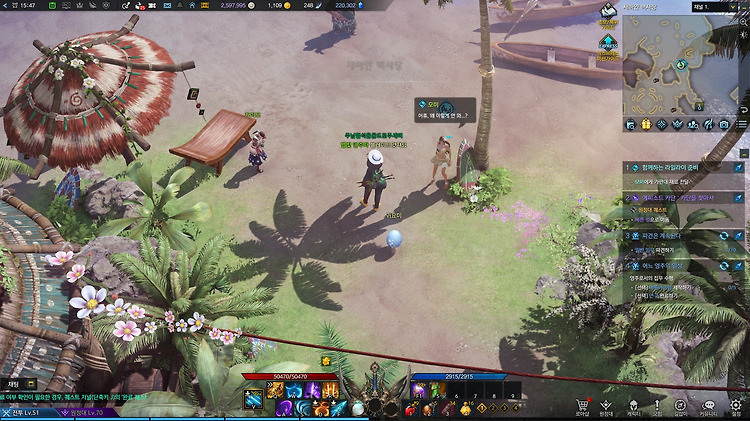
Task: Open the rightmost menu icon in bottom bar
Action: pyautogui.click(x=736, y=406)
